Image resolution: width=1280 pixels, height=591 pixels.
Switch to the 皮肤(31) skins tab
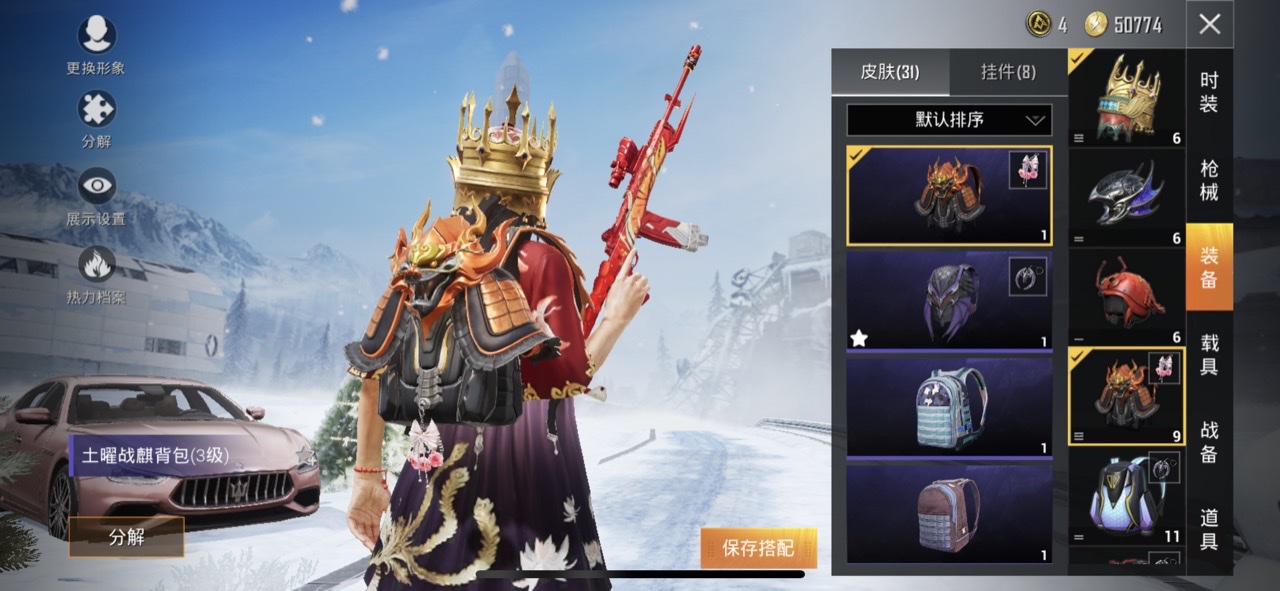coord(890,72)
